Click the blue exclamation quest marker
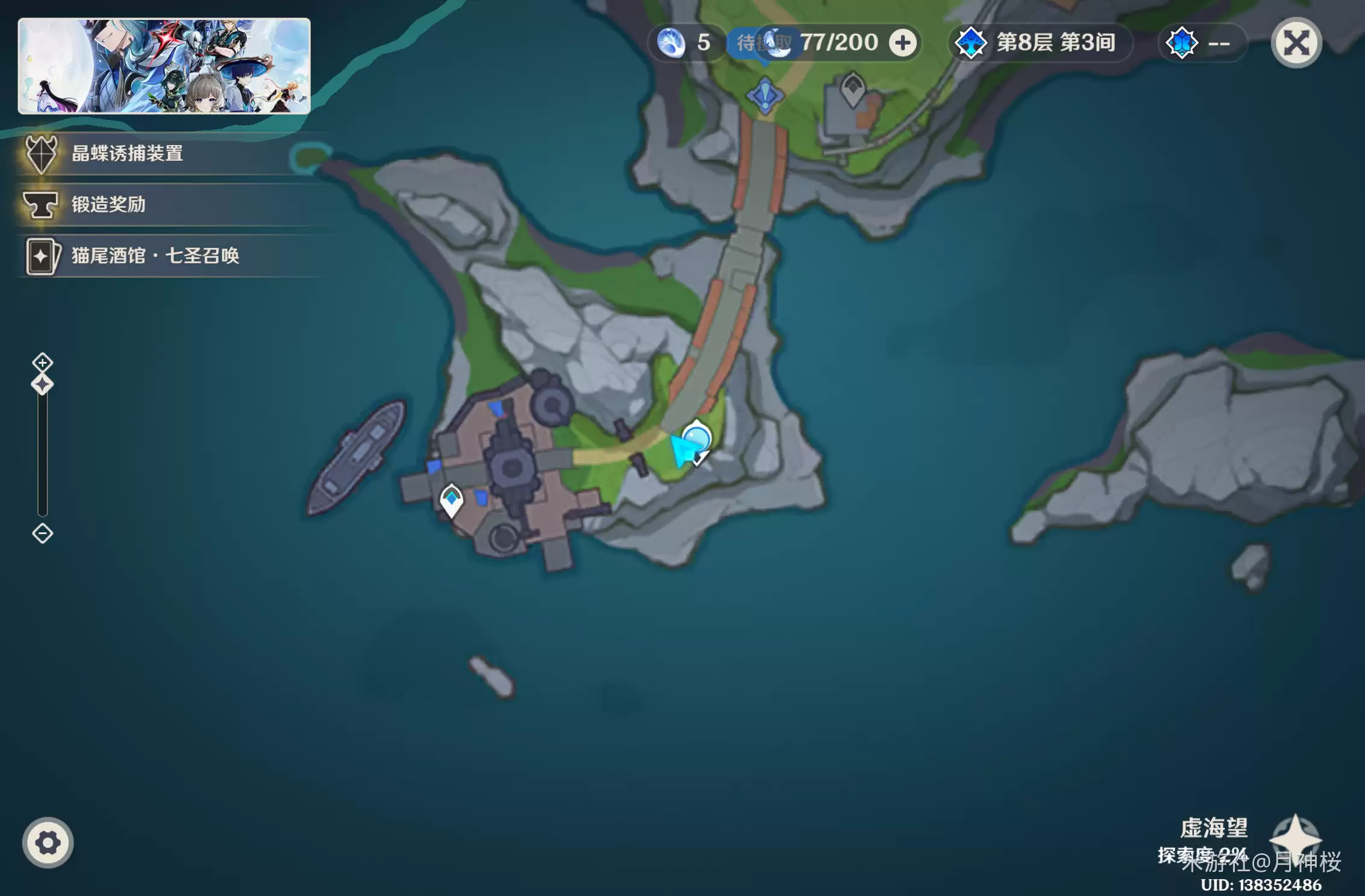 click(x=764, y=95)
